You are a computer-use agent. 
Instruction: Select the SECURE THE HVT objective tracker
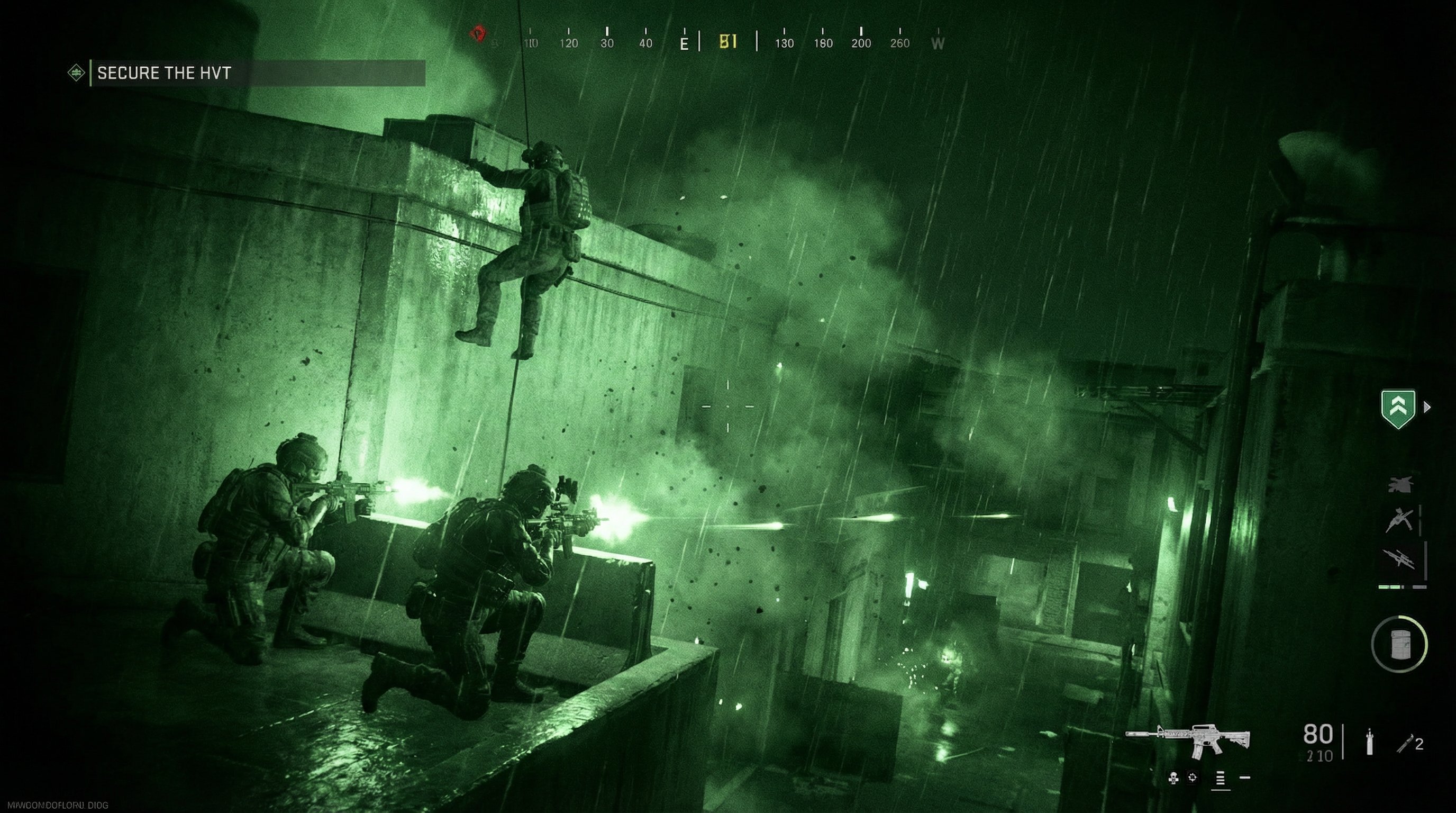tap(257, 73)
